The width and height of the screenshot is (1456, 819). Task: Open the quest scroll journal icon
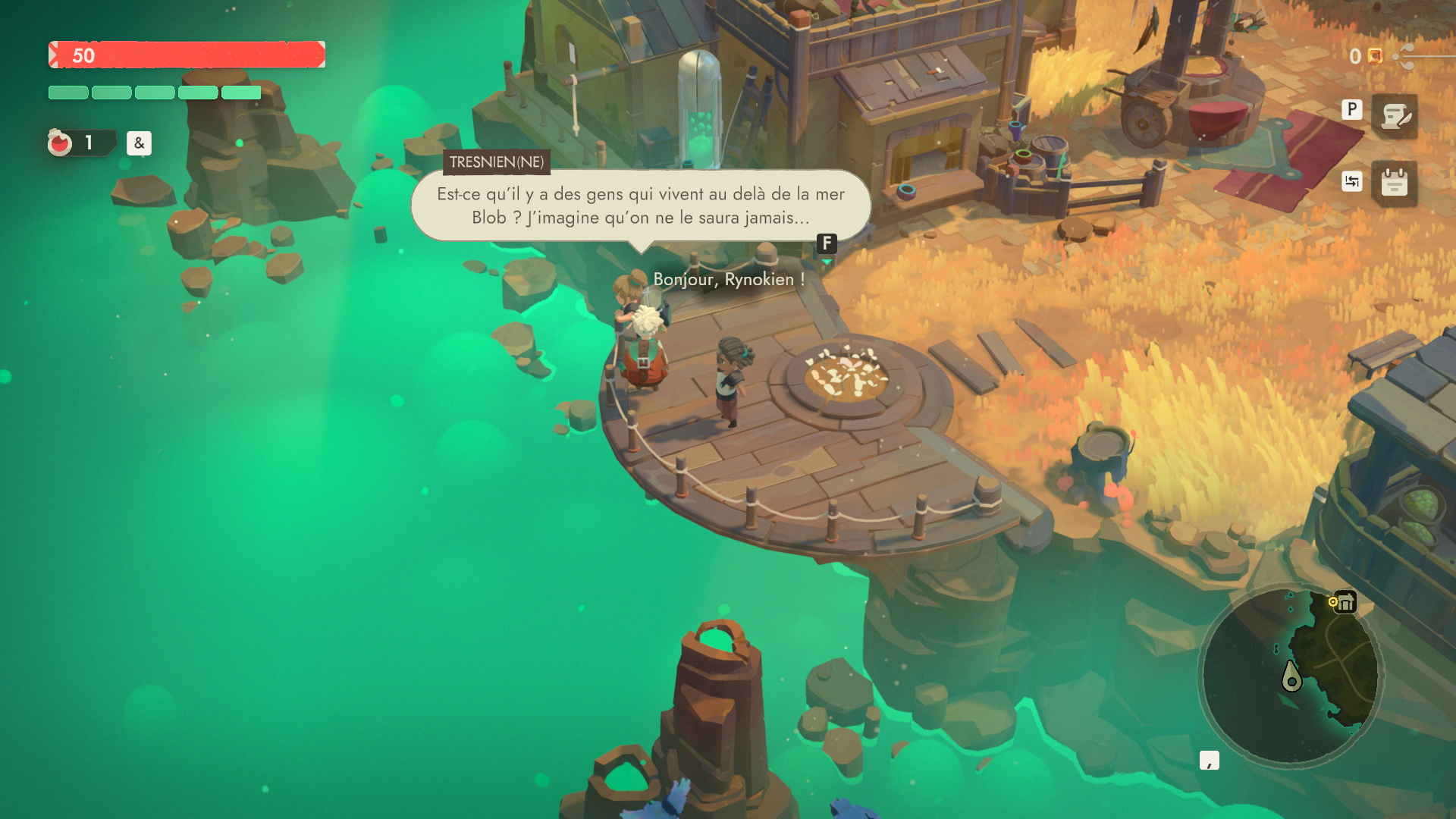(1394, 116)
